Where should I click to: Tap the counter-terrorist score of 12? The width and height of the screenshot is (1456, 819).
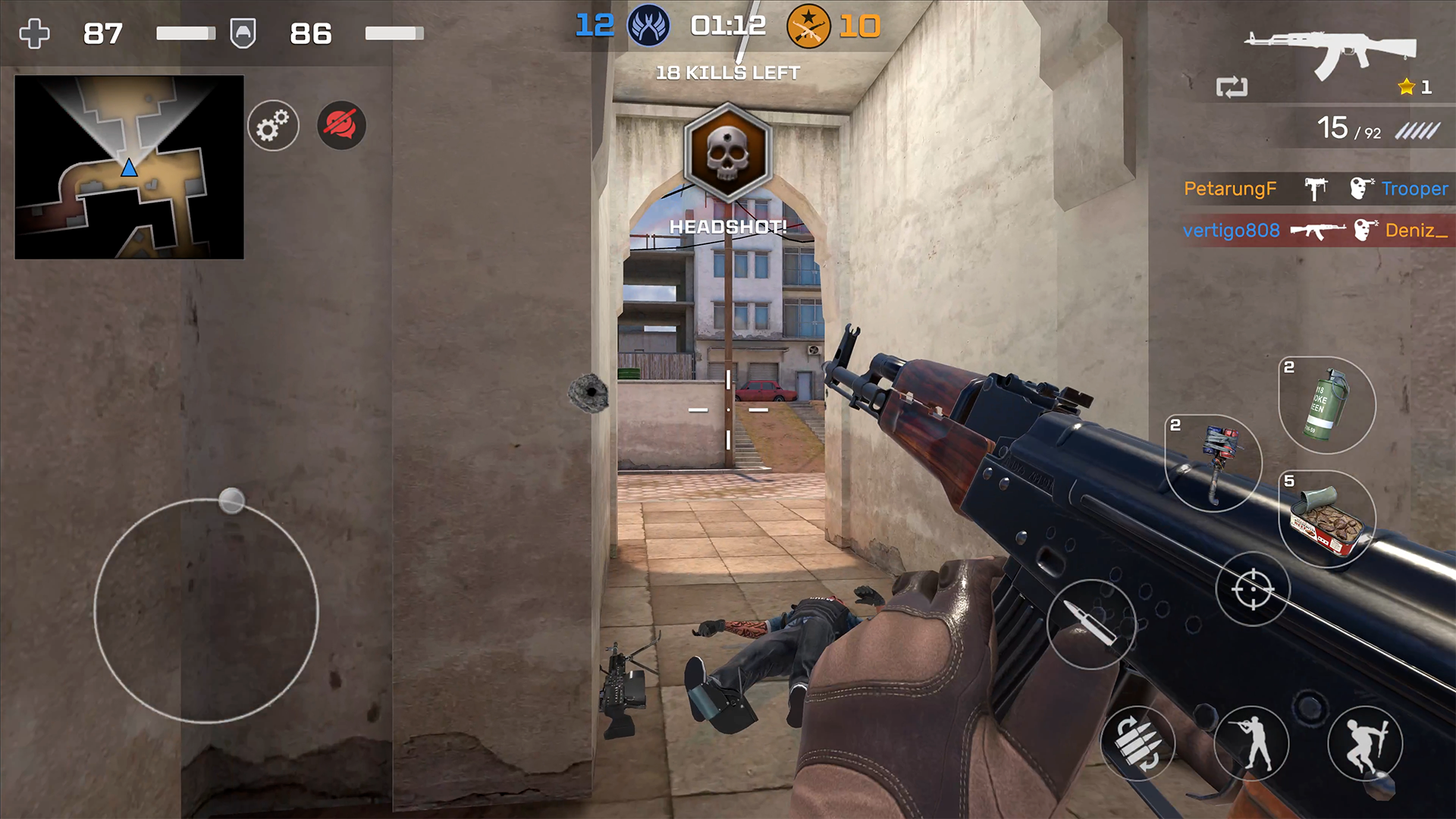pos(594,25)
